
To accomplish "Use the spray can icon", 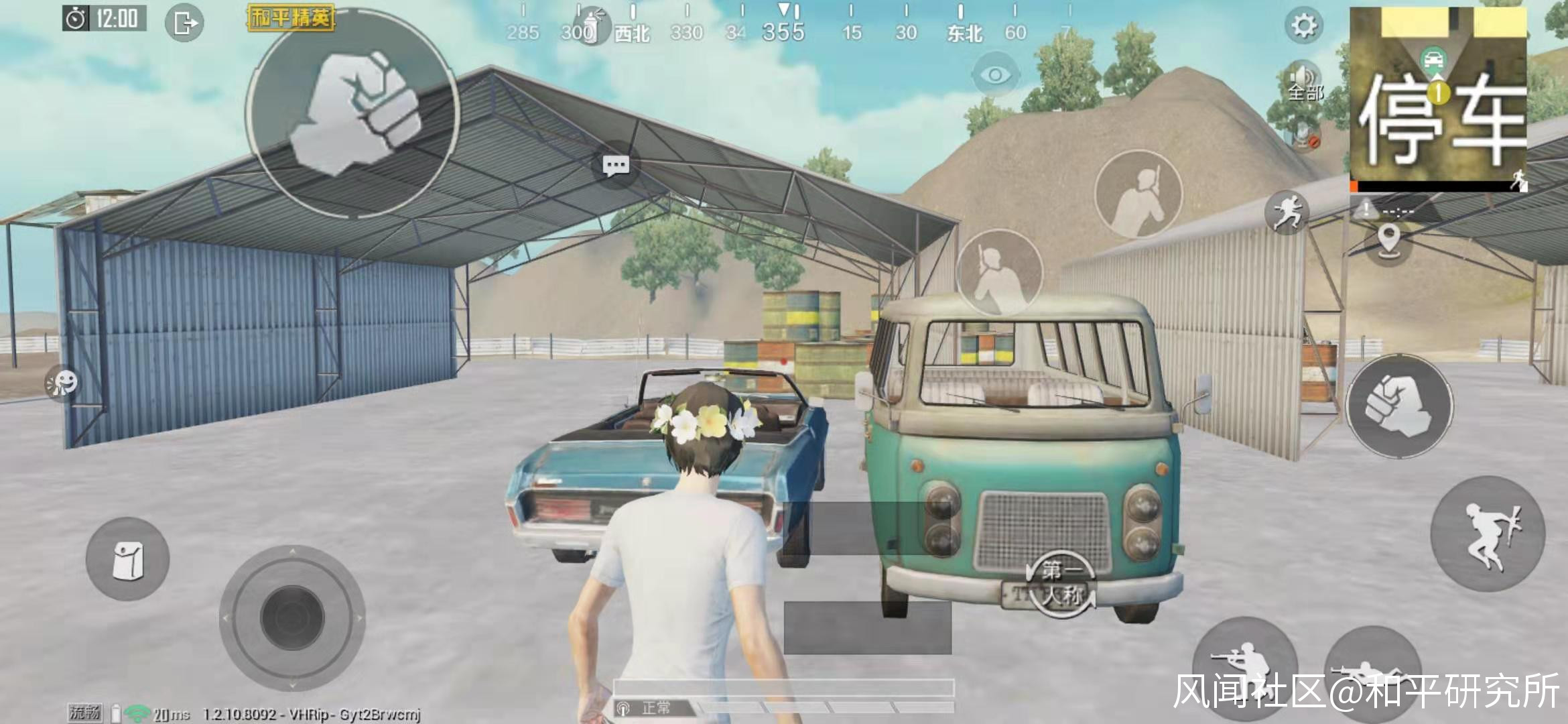I will [591, 27].
